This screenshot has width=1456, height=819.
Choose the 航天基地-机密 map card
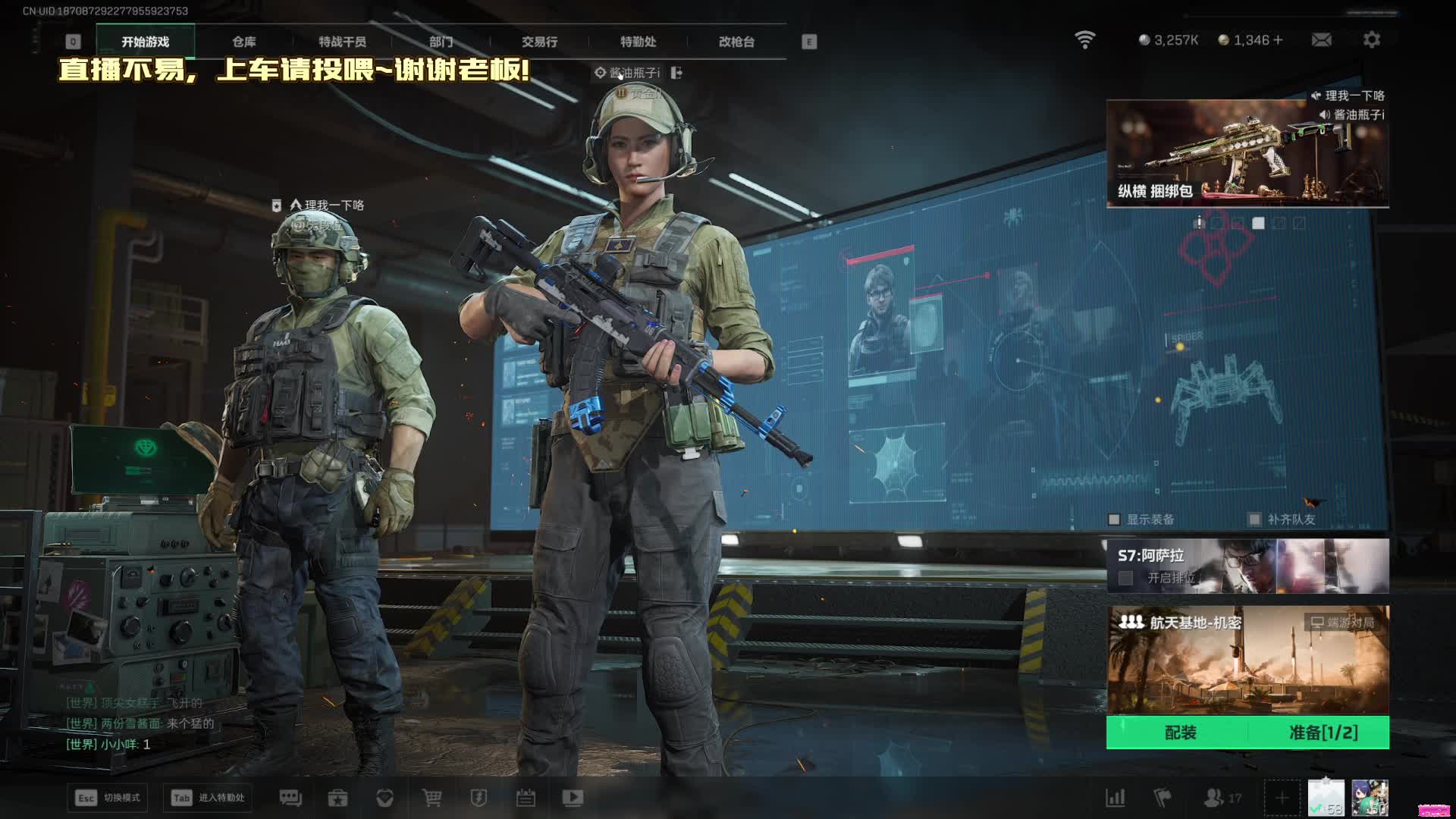tap(1247, 660)
